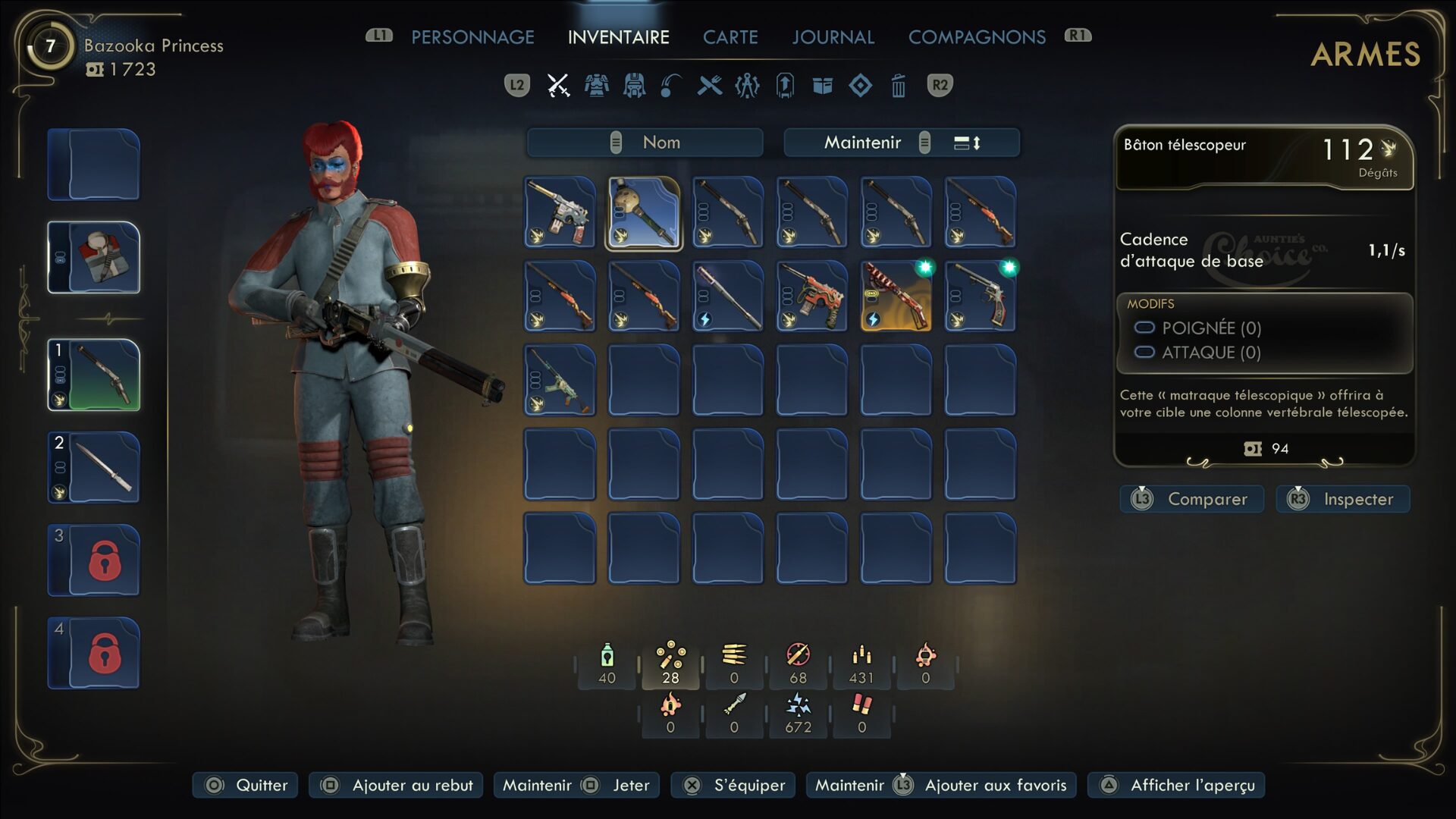The width and height of the screenshot is (1456, 819).
Task: Choose the green assault rifle slot
Action: 560,381
